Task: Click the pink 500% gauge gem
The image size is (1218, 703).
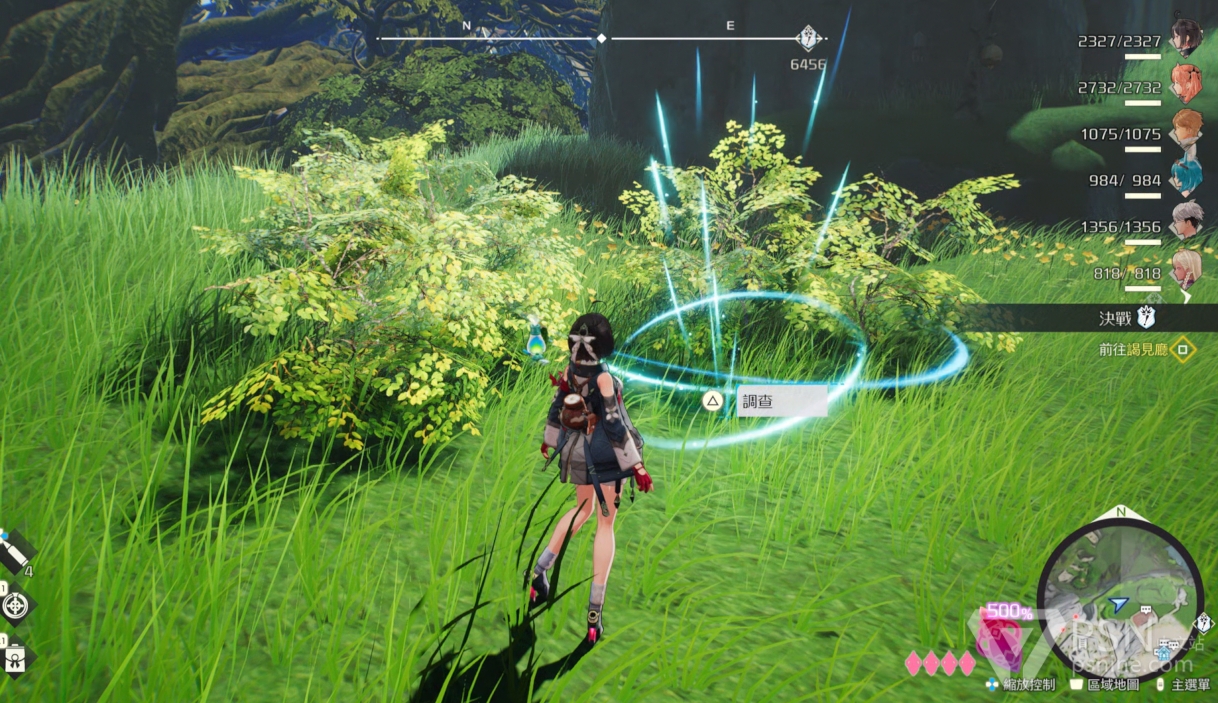Action: point(996,639)
